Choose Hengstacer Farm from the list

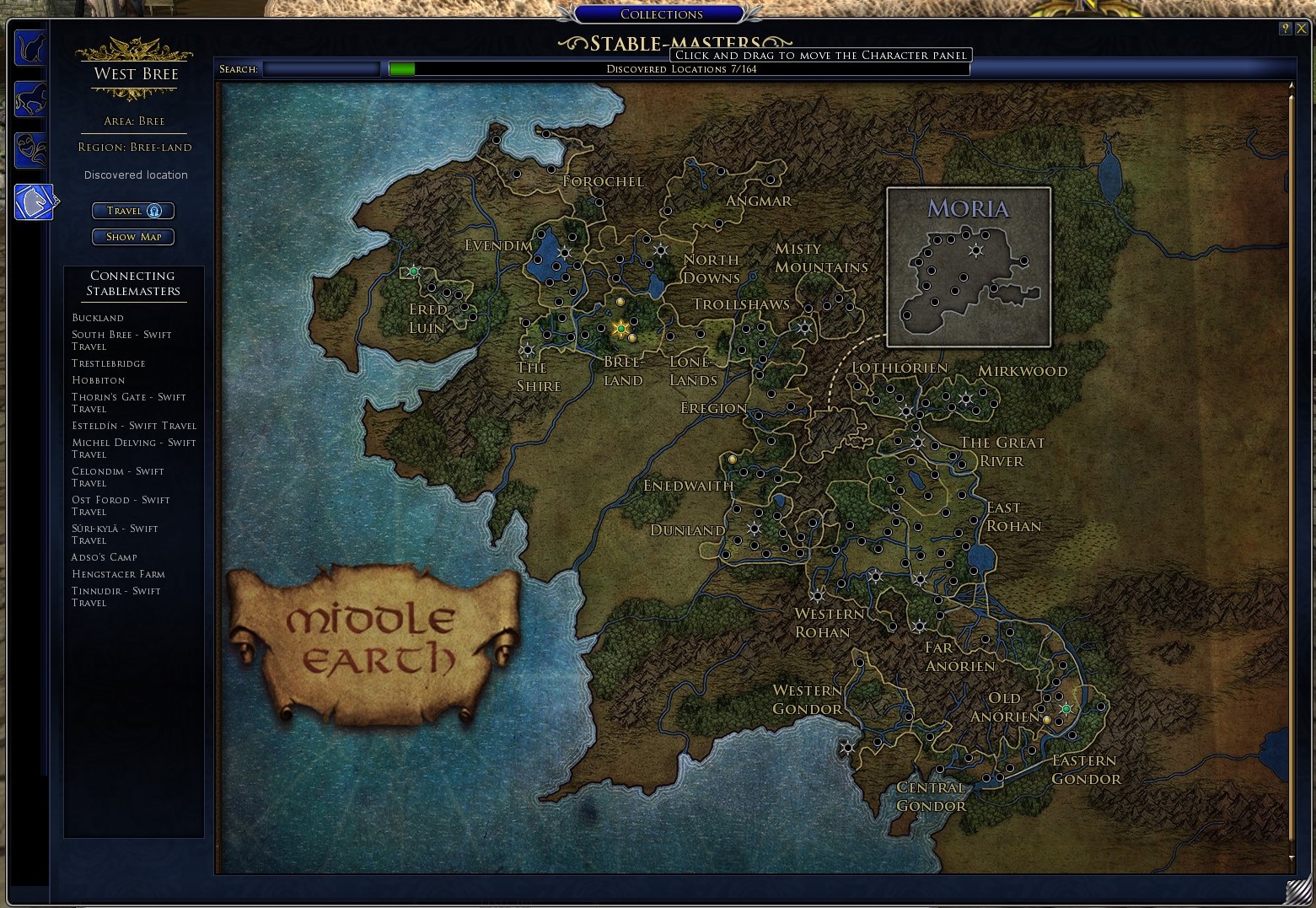tap(118, 574)
